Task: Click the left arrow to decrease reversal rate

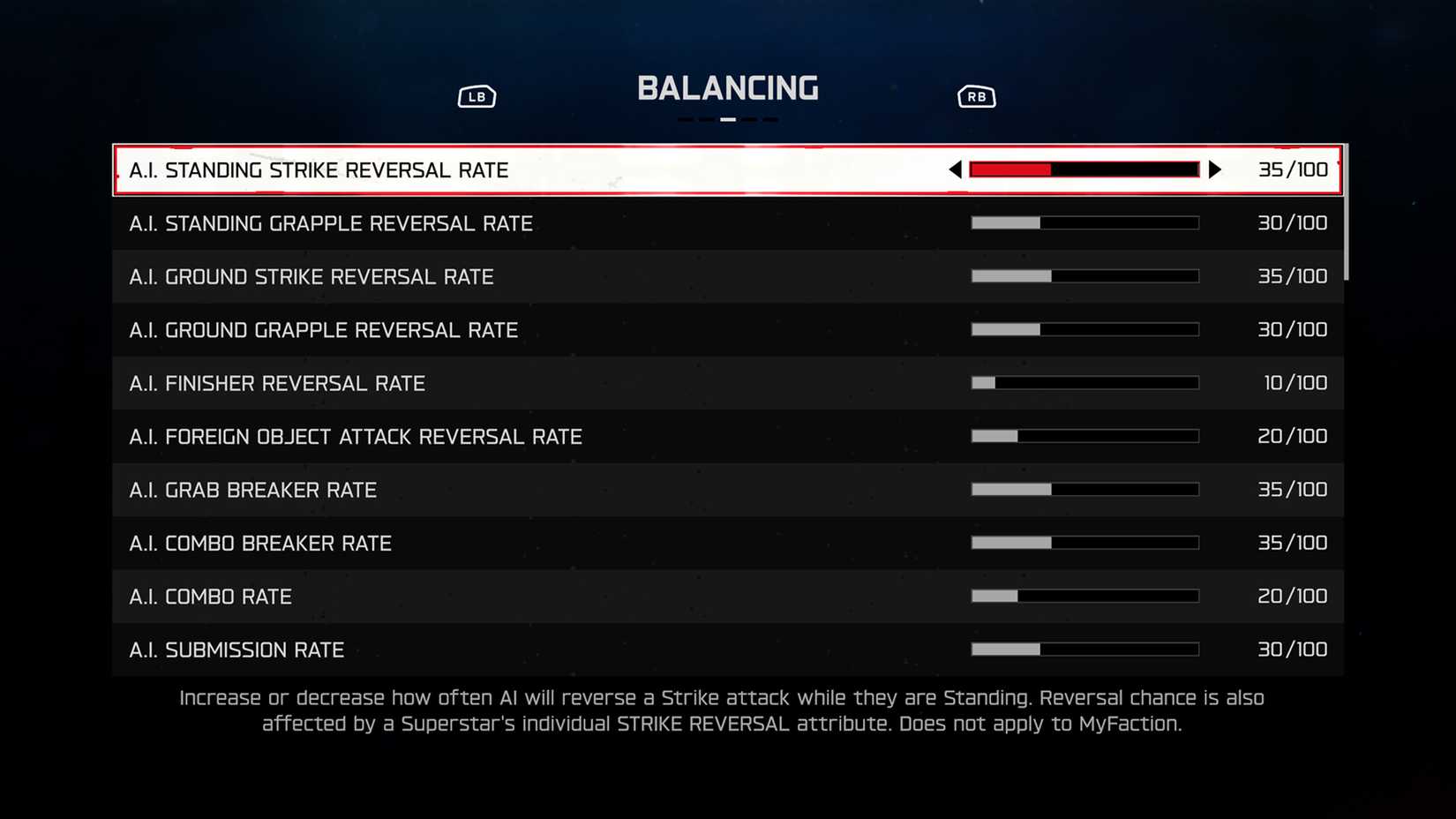Action: click(954, 169)
